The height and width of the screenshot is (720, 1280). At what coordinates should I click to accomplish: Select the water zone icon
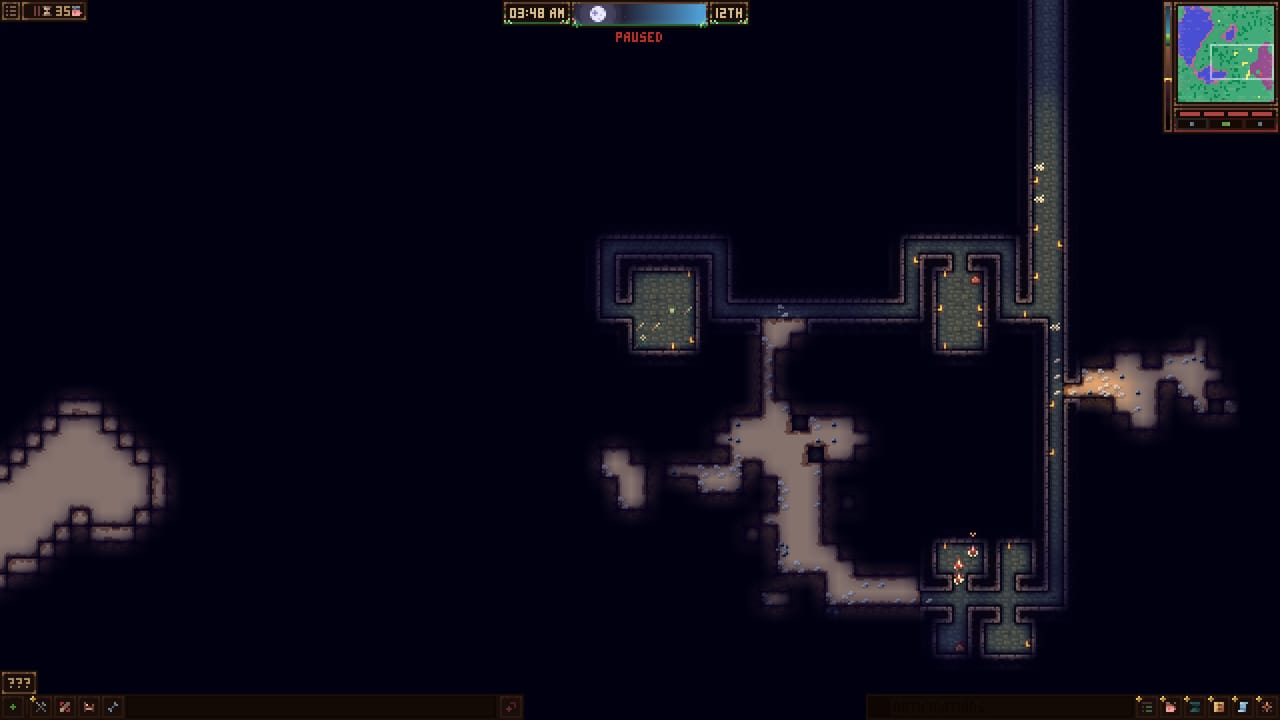1194,707
